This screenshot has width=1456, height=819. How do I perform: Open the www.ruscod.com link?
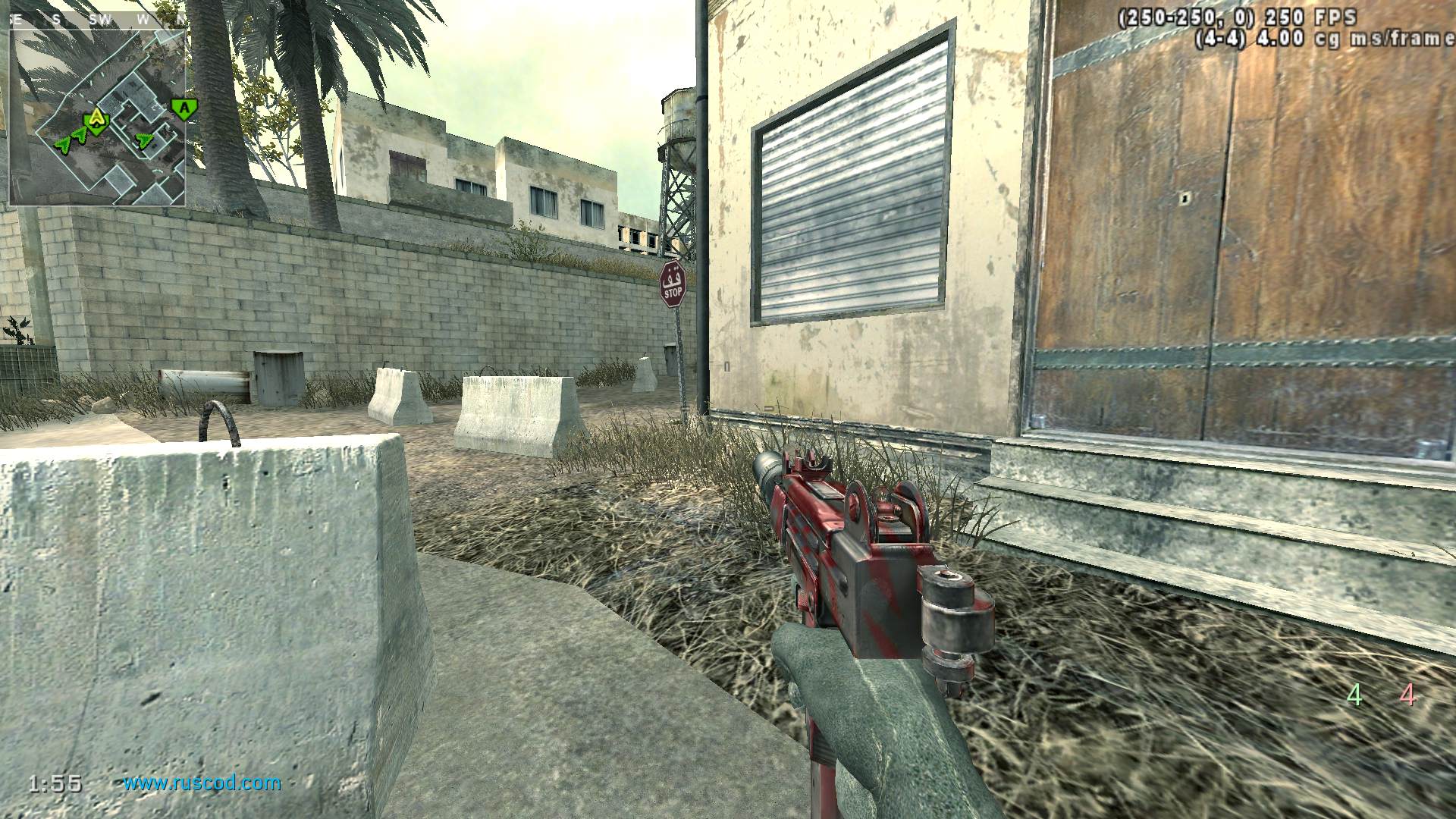click(202, 783)
